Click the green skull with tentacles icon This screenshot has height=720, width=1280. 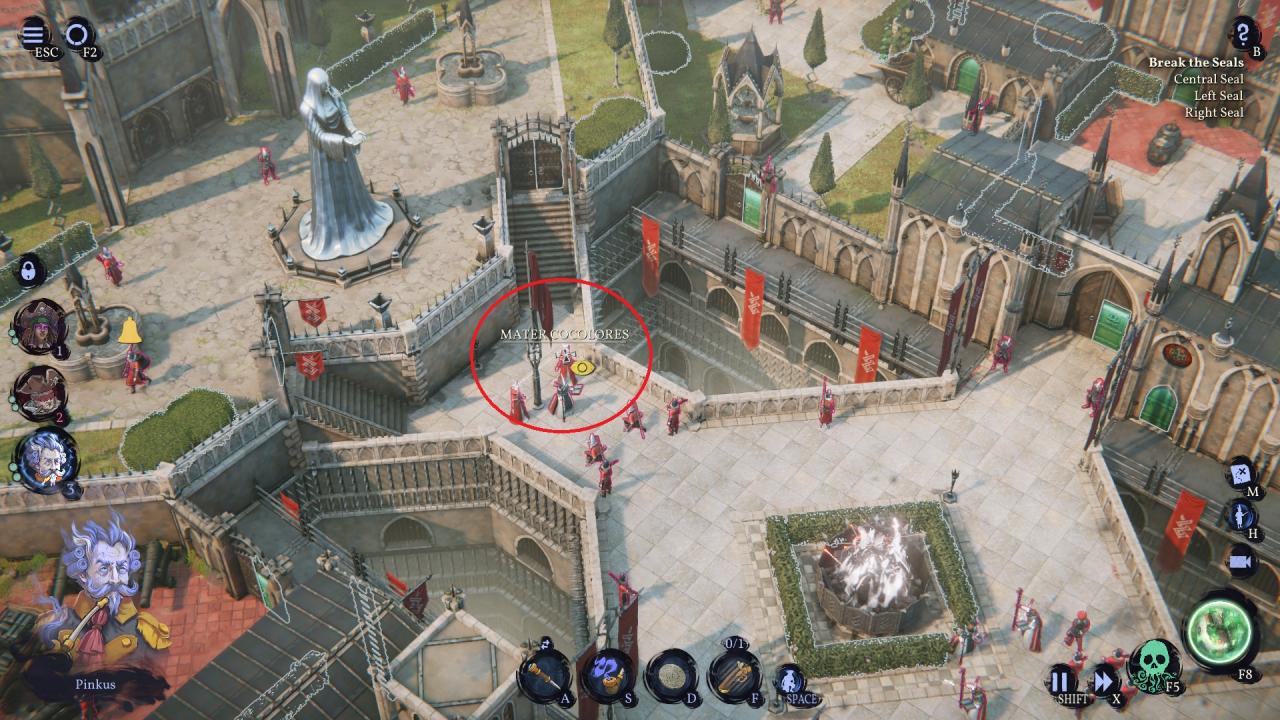tap(1154, 665)
